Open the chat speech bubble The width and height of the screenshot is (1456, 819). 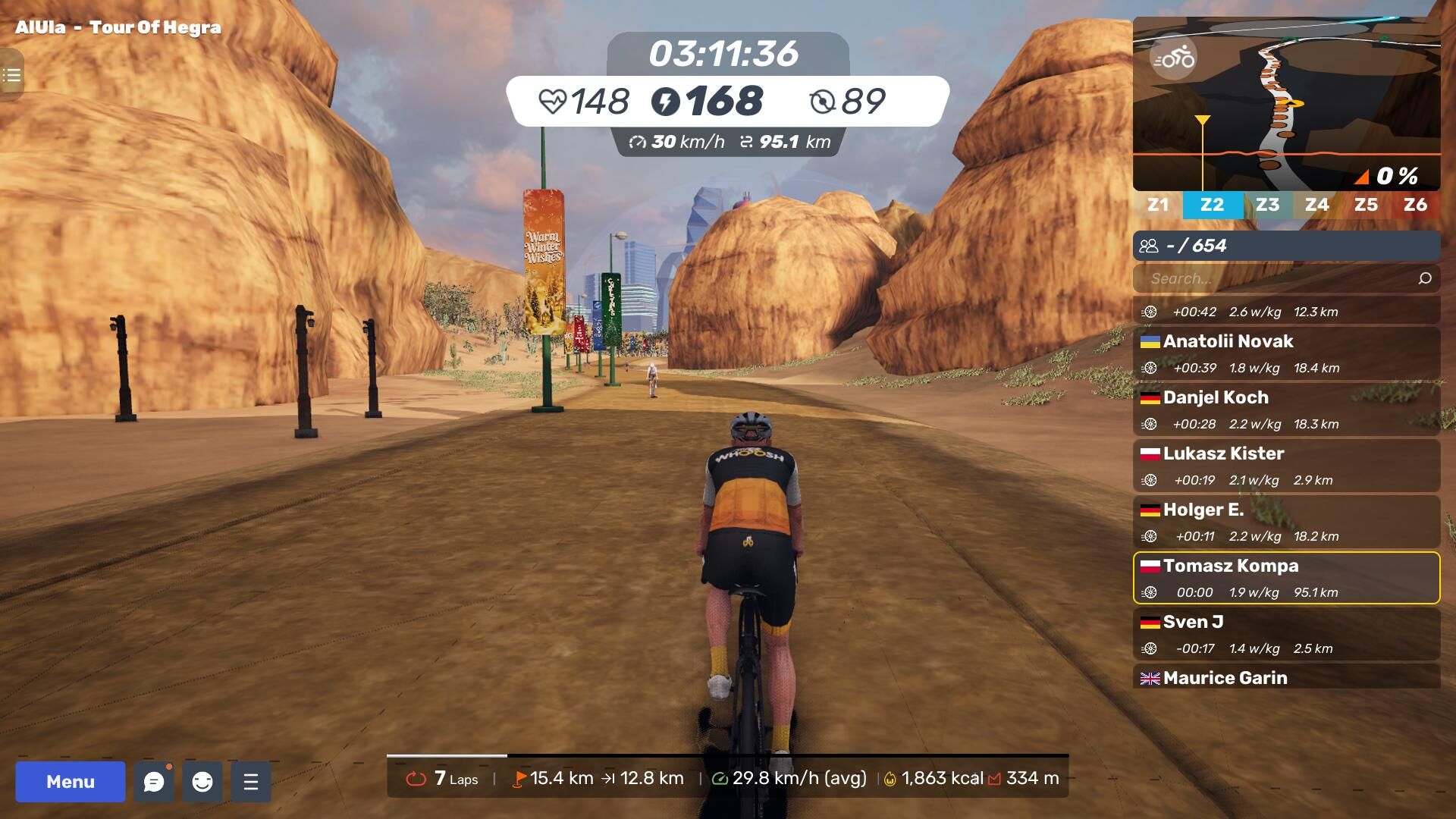tap(154, 782)
